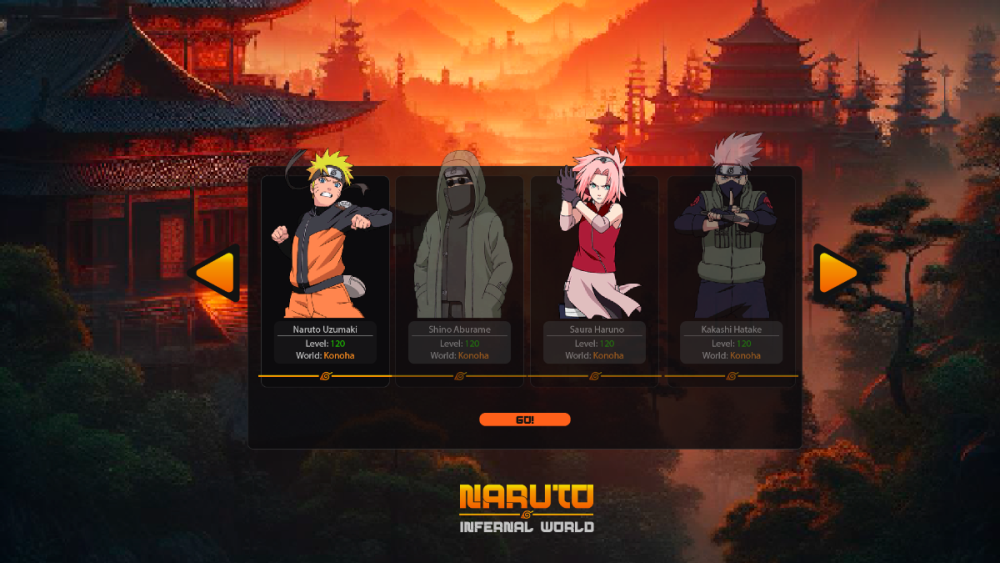The width and height of the screenshot is (1000, 563).
Task: Pick the Saura Haruno character card
Action: click(594, 270)
